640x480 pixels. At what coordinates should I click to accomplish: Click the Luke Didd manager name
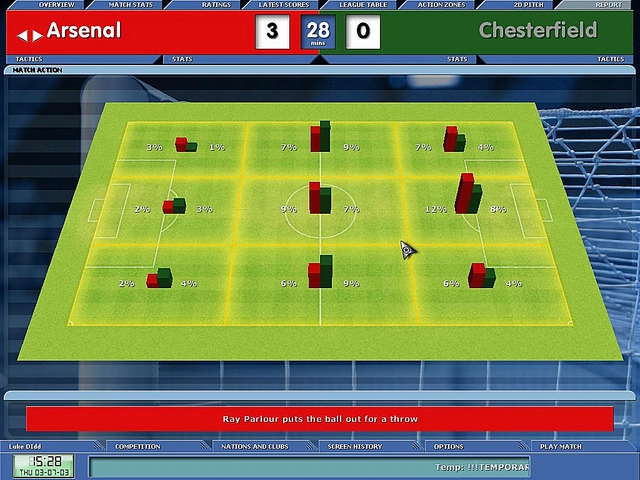(28, 446)
